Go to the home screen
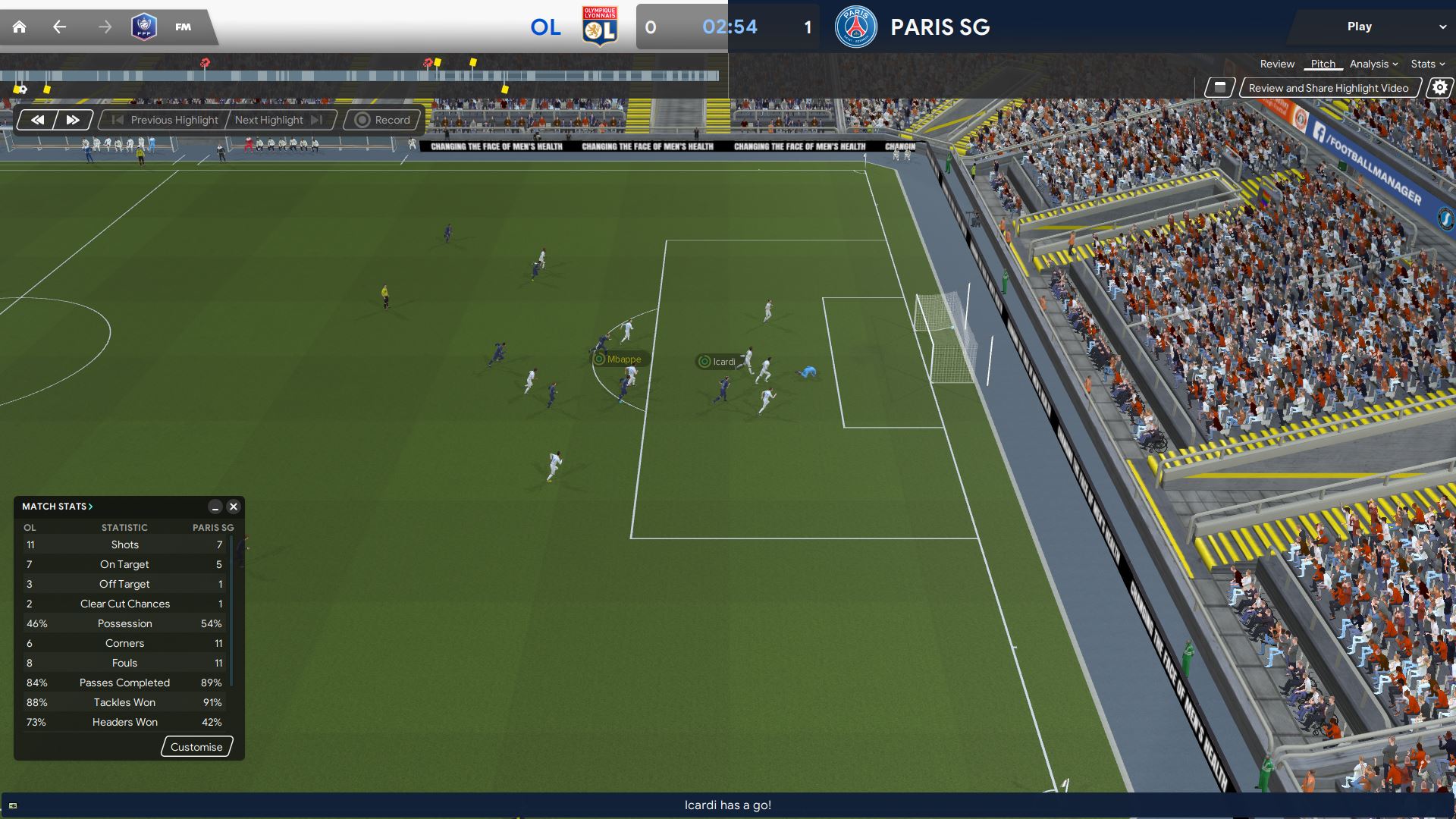The width and height of the screenshot is (1456, 819). [x=19, y=27]
